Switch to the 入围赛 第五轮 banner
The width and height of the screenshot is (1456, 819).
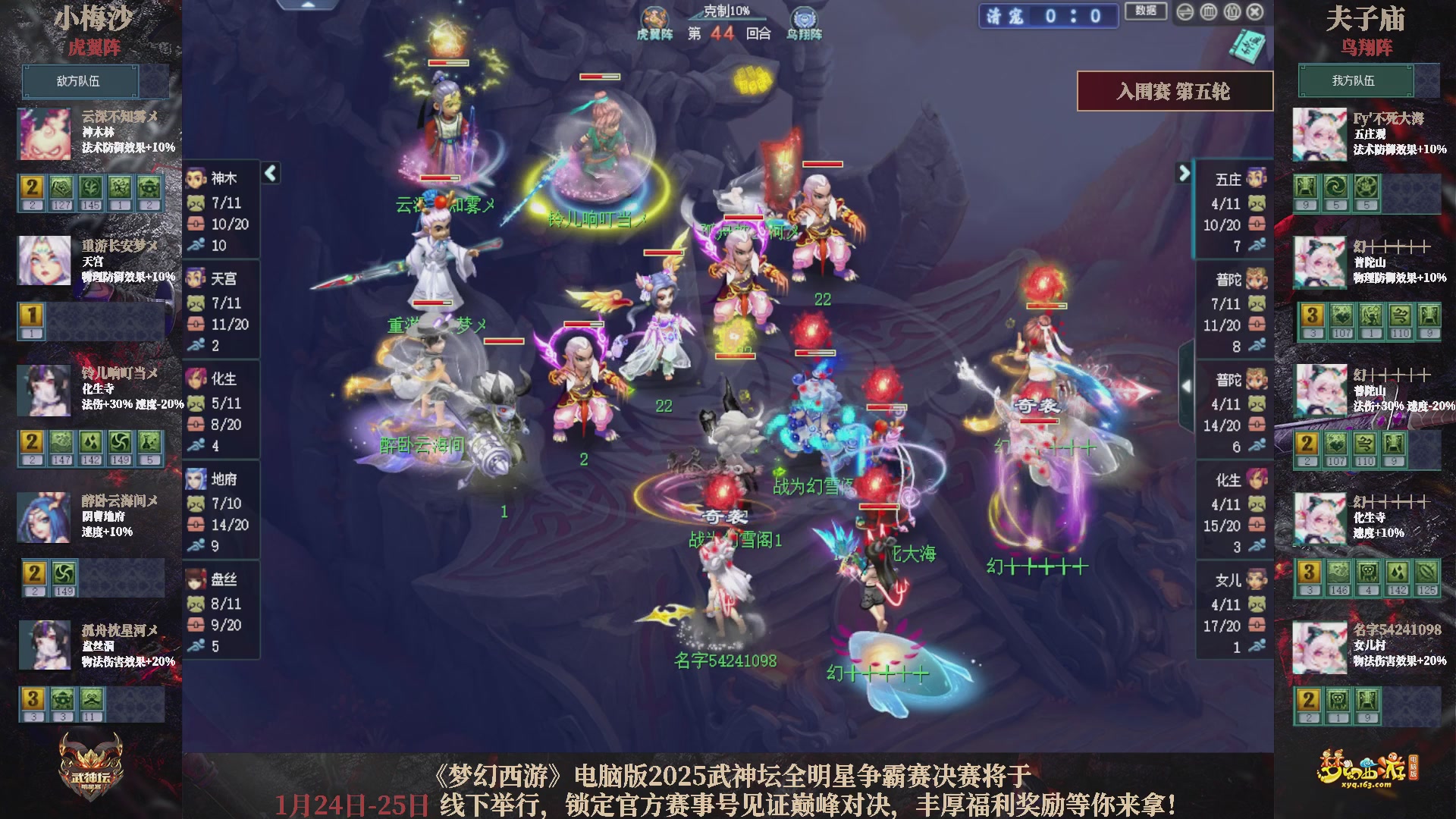(x=1175, y=89)
